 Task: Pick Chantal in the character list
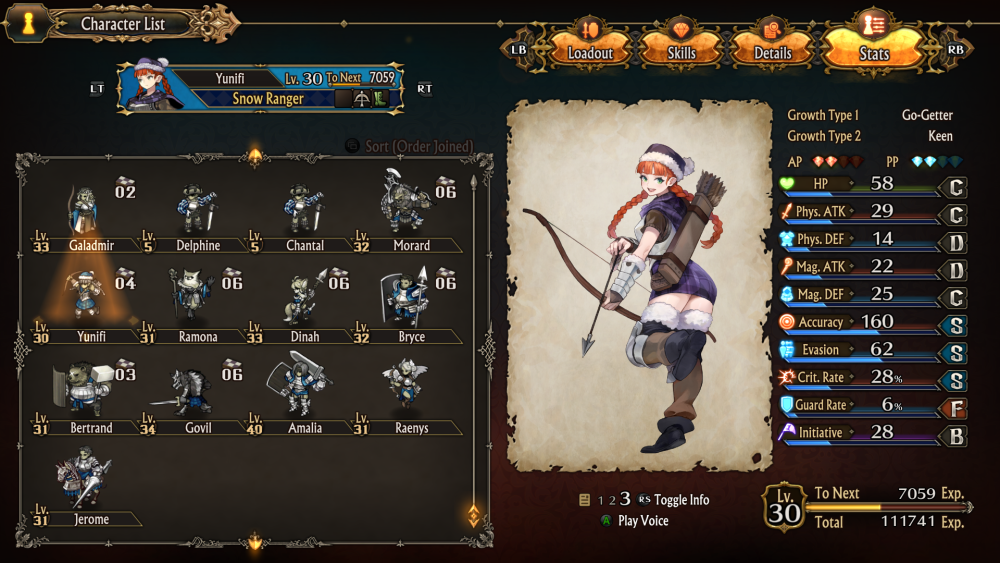coord(304,215)
